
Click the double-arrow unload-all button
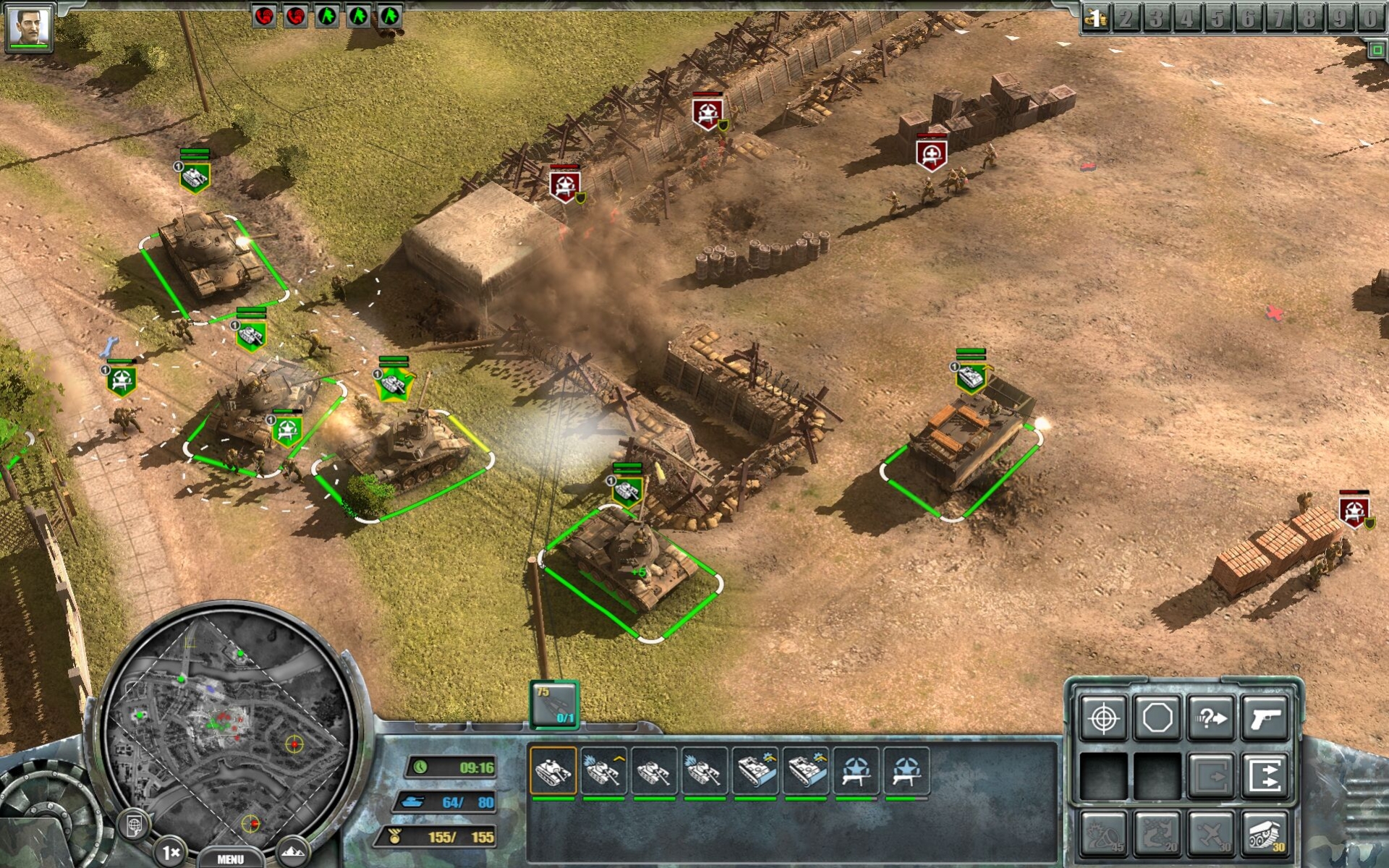pos(1265,775)
